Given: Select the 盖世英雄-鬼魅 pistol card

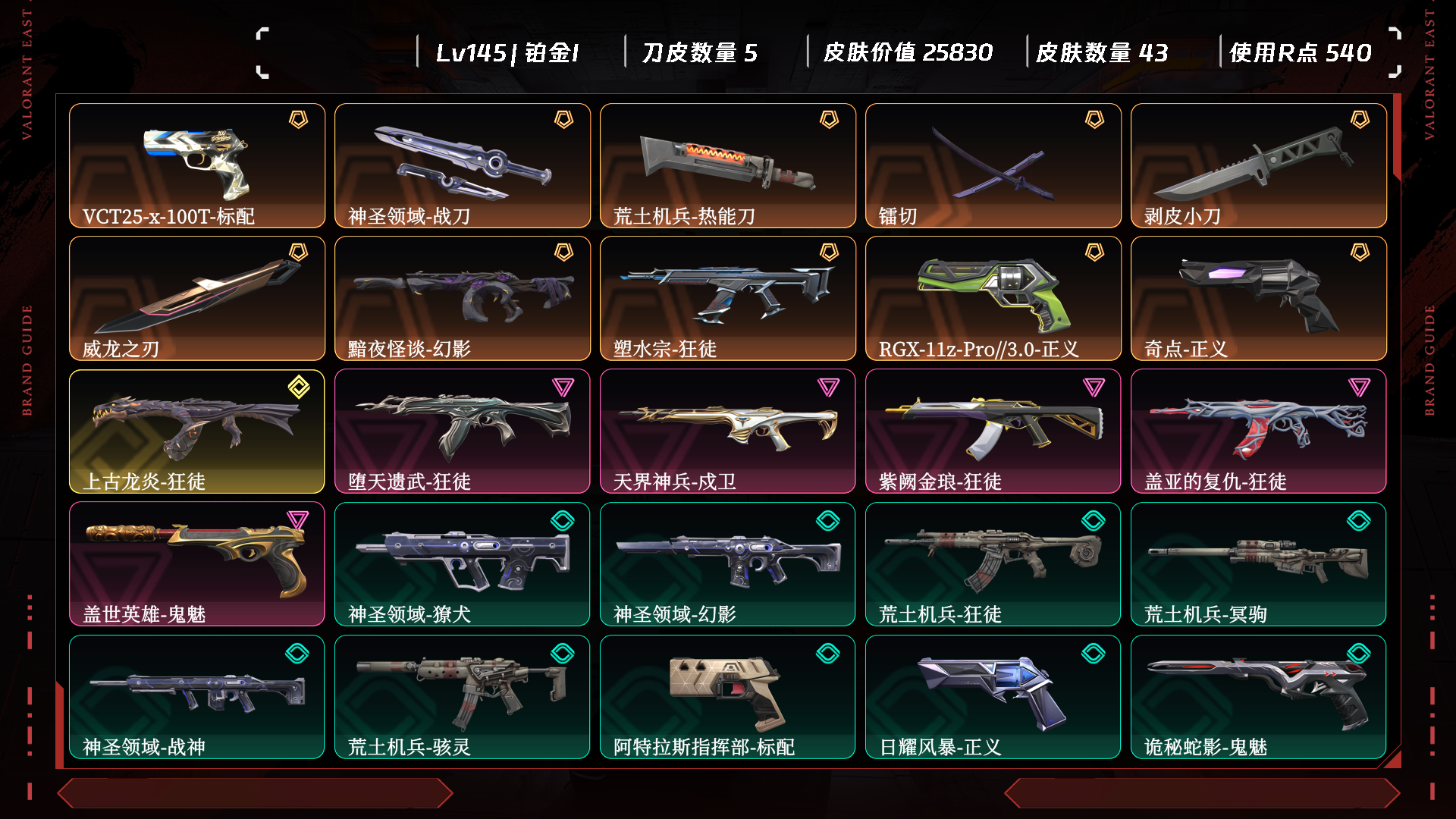Looking at the screenshot, I should (197, 563).
